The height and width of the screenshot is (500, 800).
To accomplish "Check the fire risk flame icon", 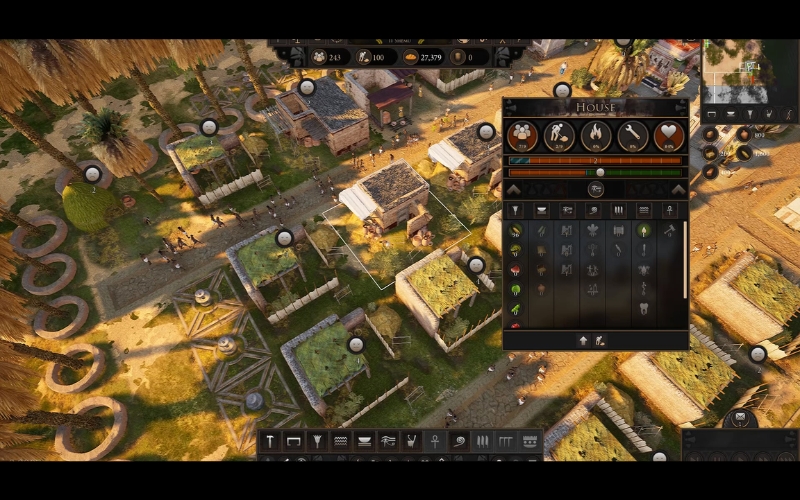I will tap(596, 135).
